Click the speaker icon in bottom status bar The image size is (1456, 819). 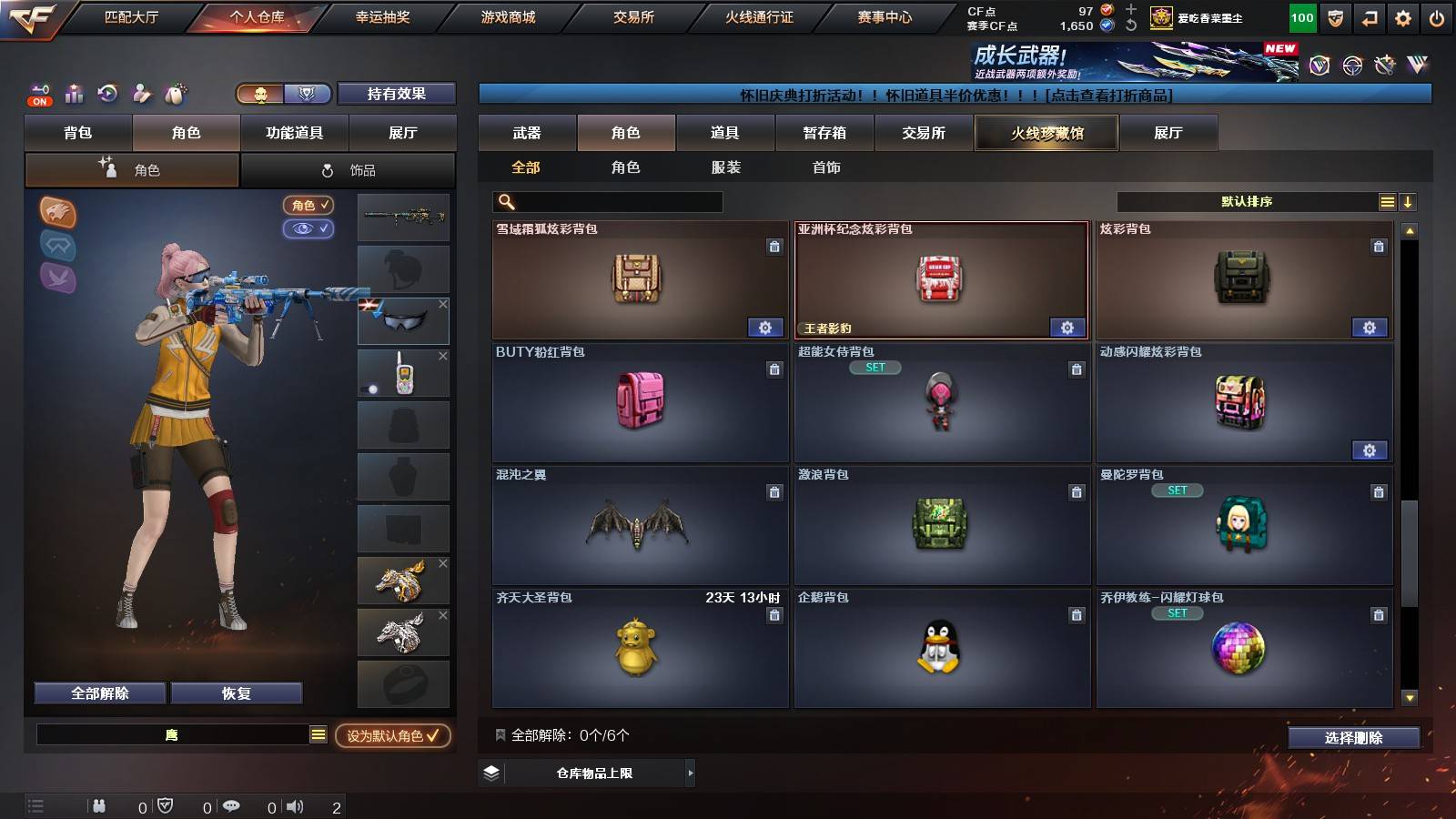(x=296, y=805)
